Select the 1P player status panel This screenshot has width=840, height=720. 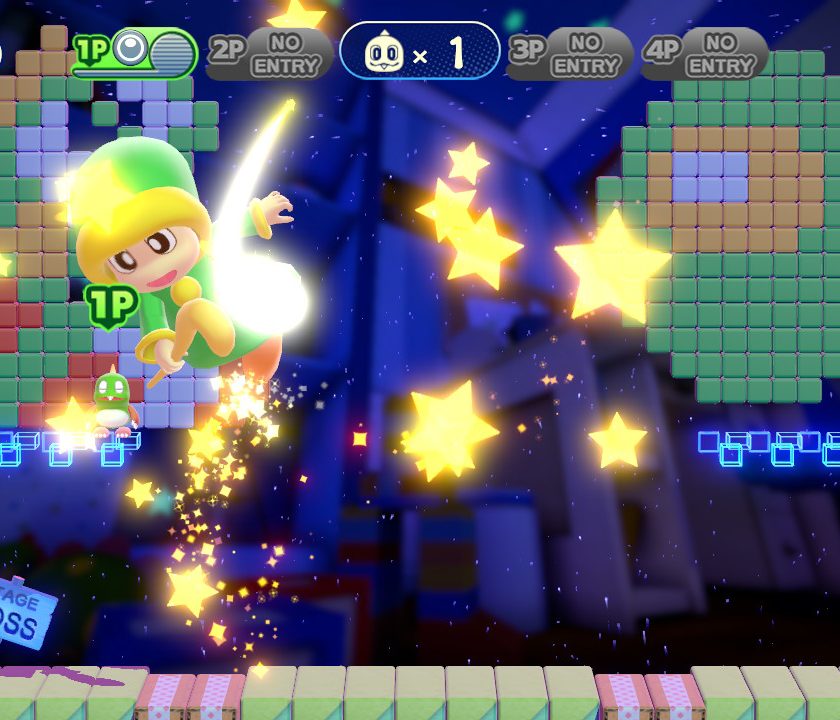[134, 52]
